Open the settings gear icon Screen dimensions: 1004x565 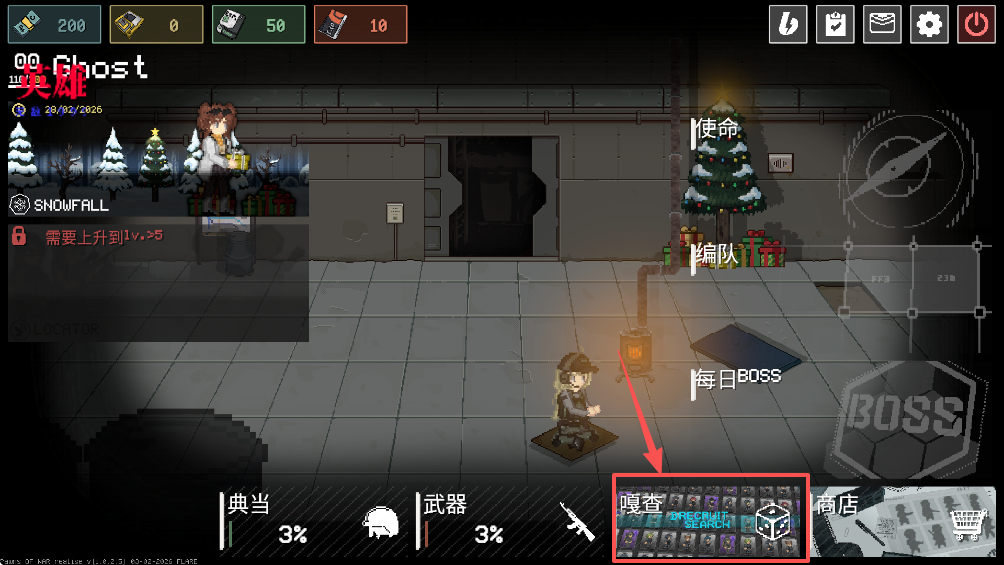[x=930, y=24]
